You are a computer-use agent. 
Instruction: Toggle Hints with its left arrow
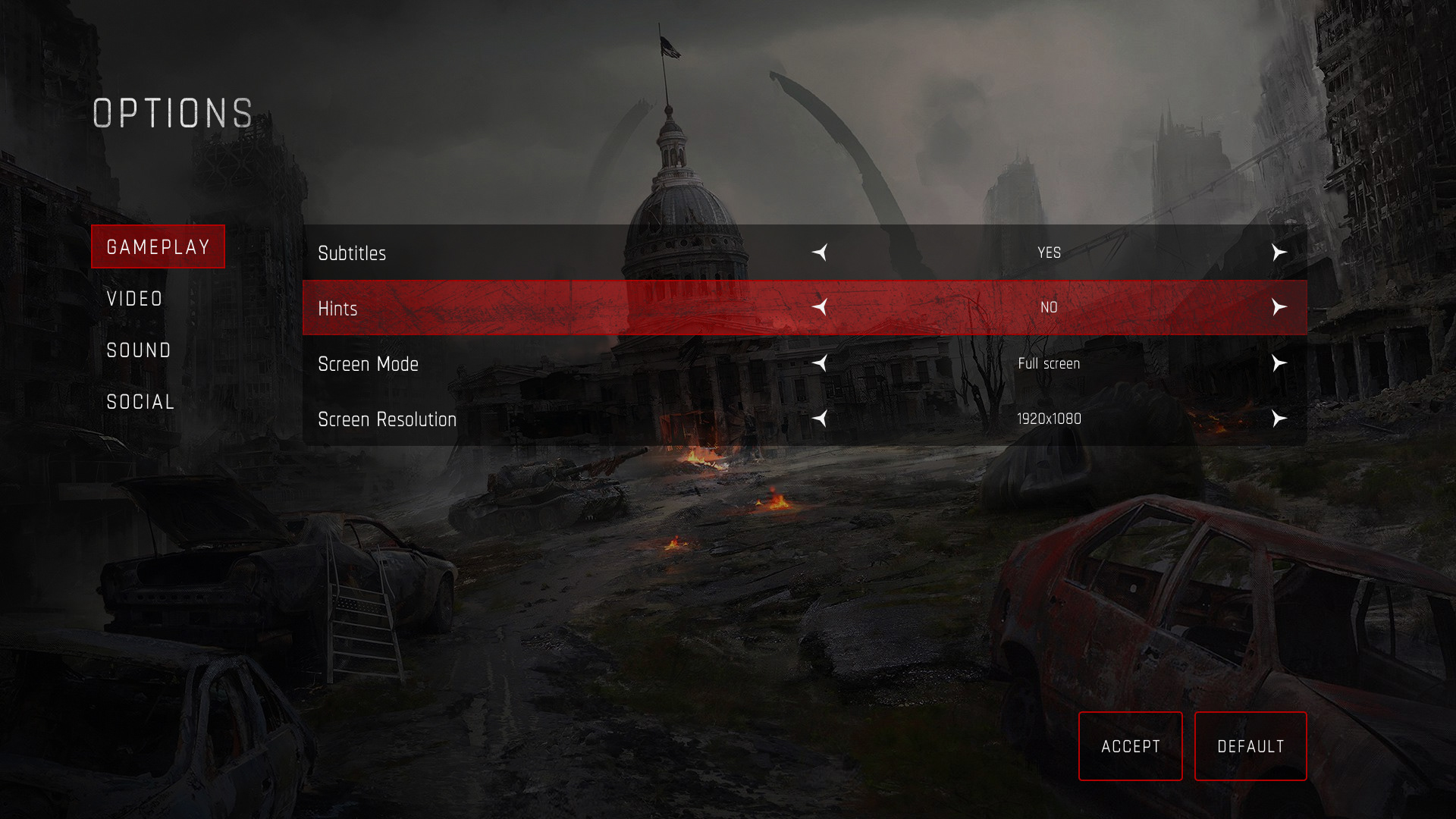click(820, 307)
